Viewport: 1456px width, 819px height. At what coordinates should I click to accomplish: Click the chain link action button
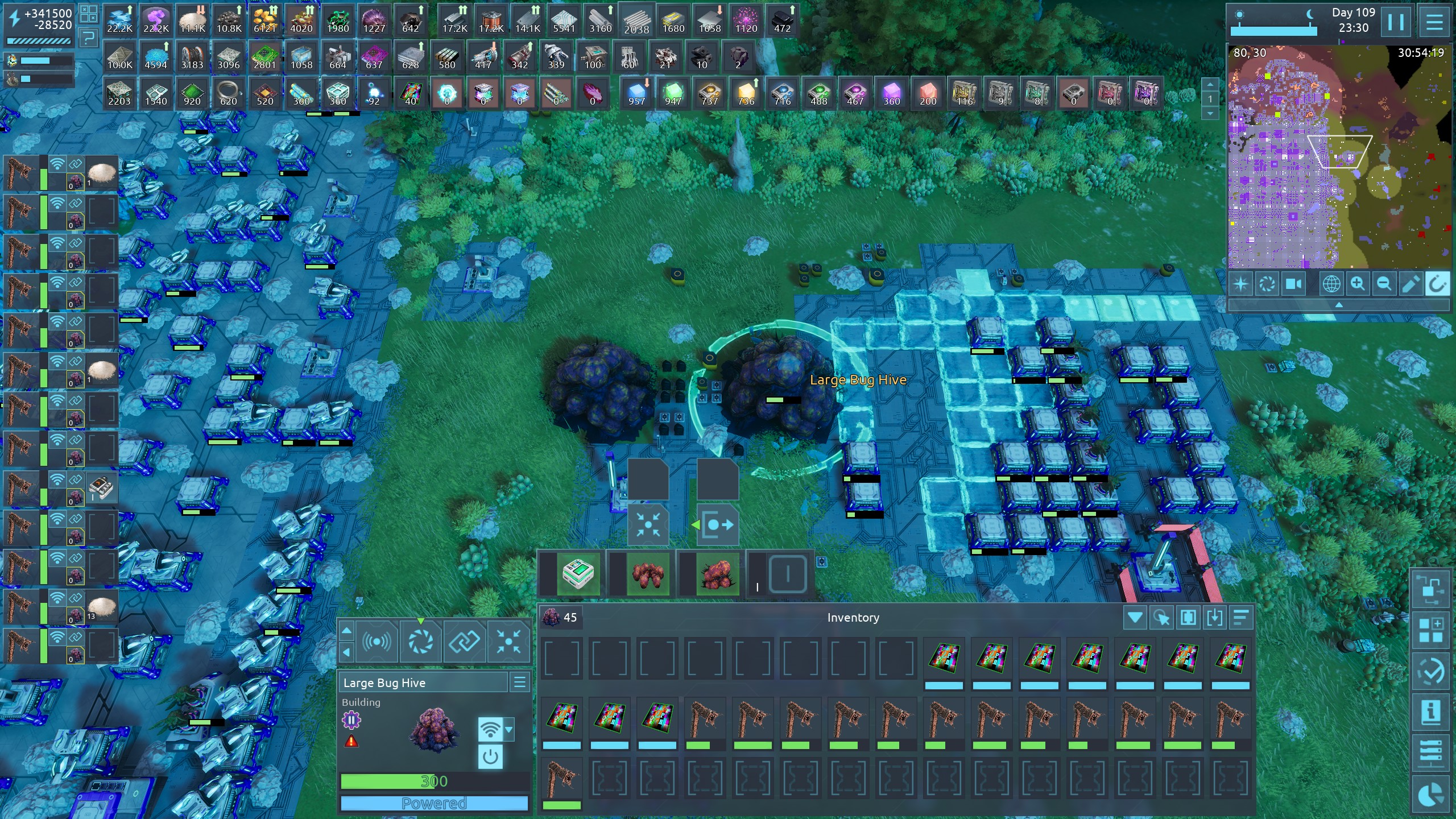tap(464, 642)
